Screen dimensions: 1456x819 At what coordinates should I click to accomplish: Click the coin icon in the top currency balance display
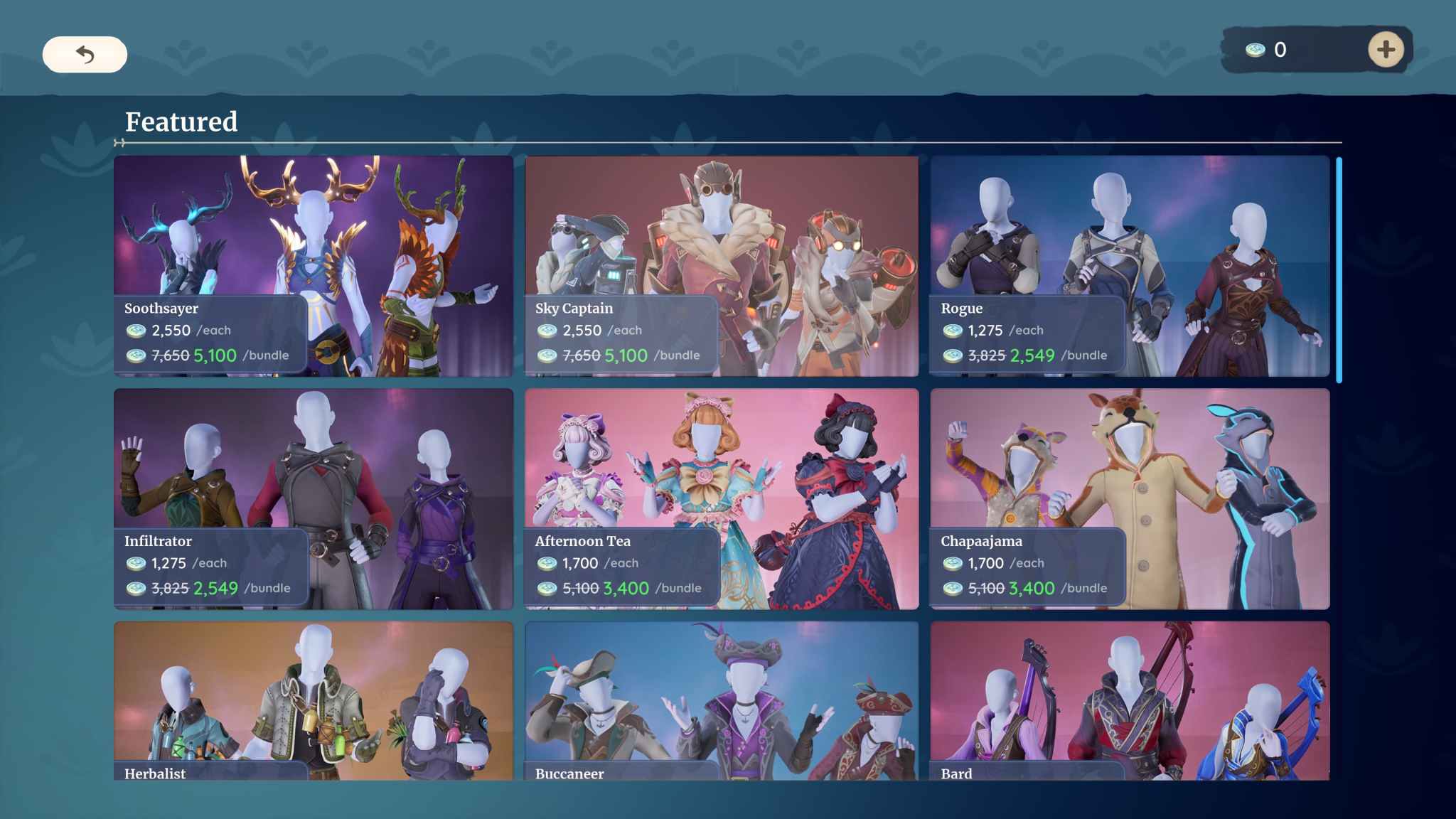1256,49
